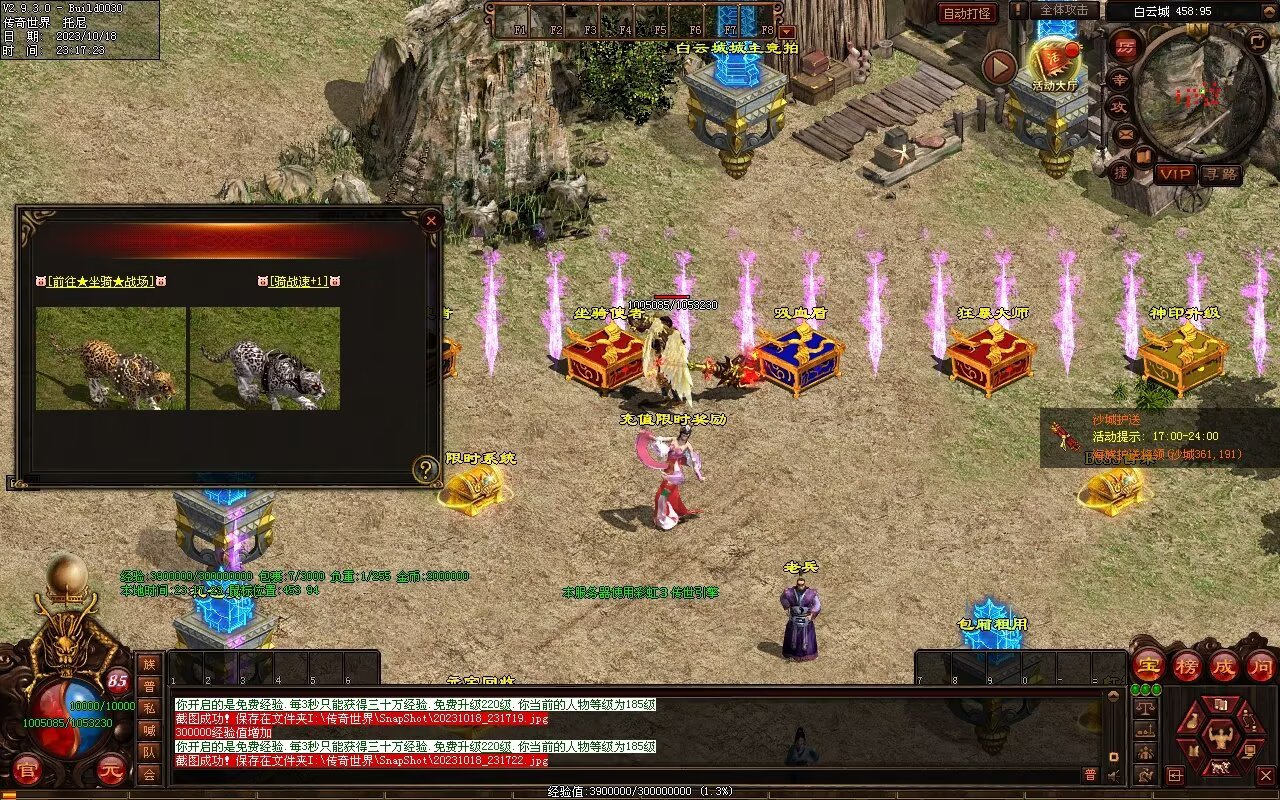Open the 活动大厅 activity hall icon
The width and height of the screenshot is (1280, 800).
coord(1057,64)
